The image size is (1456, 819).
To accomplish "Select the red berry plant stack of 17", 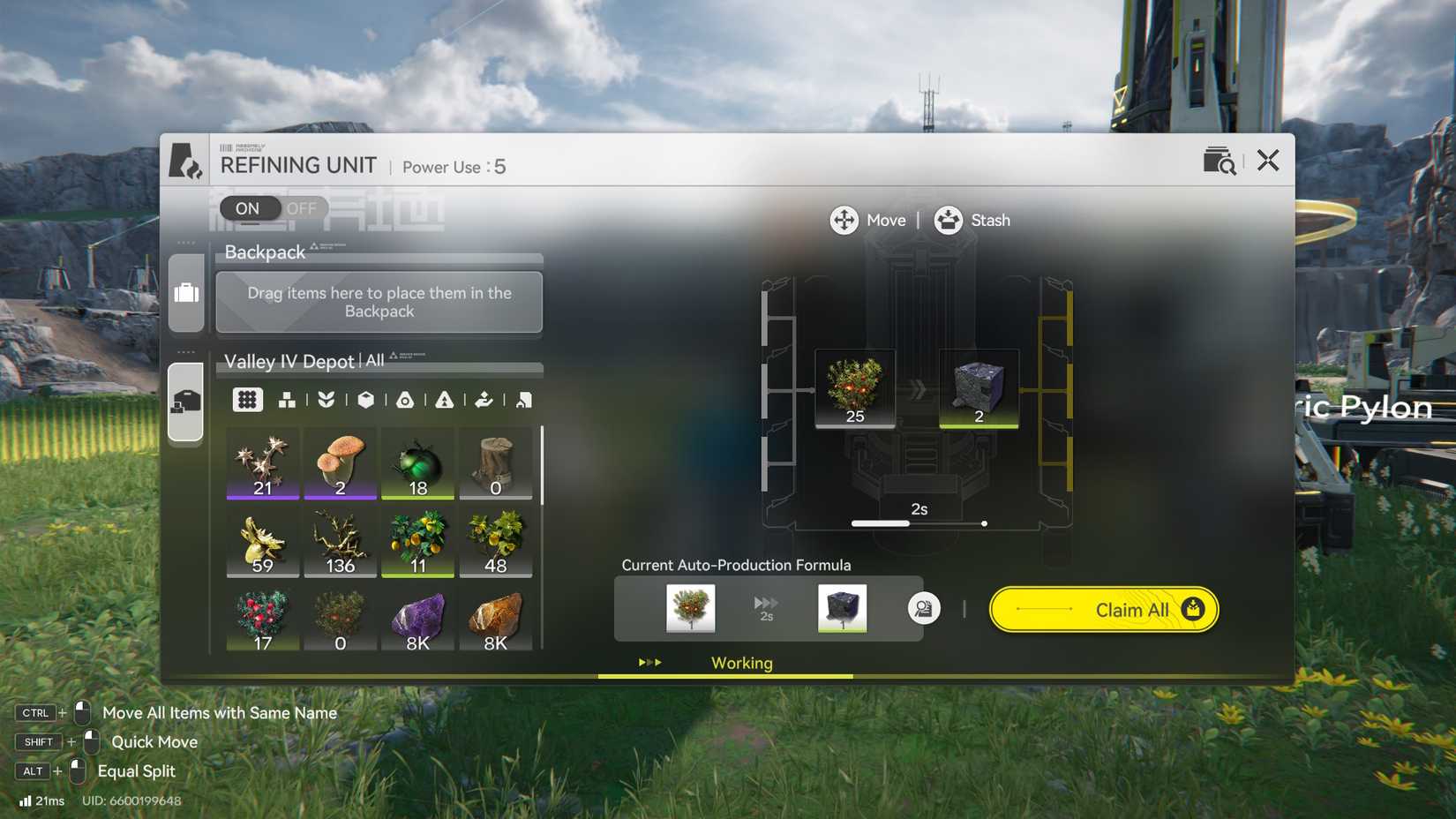I will [x=263, y=620].
